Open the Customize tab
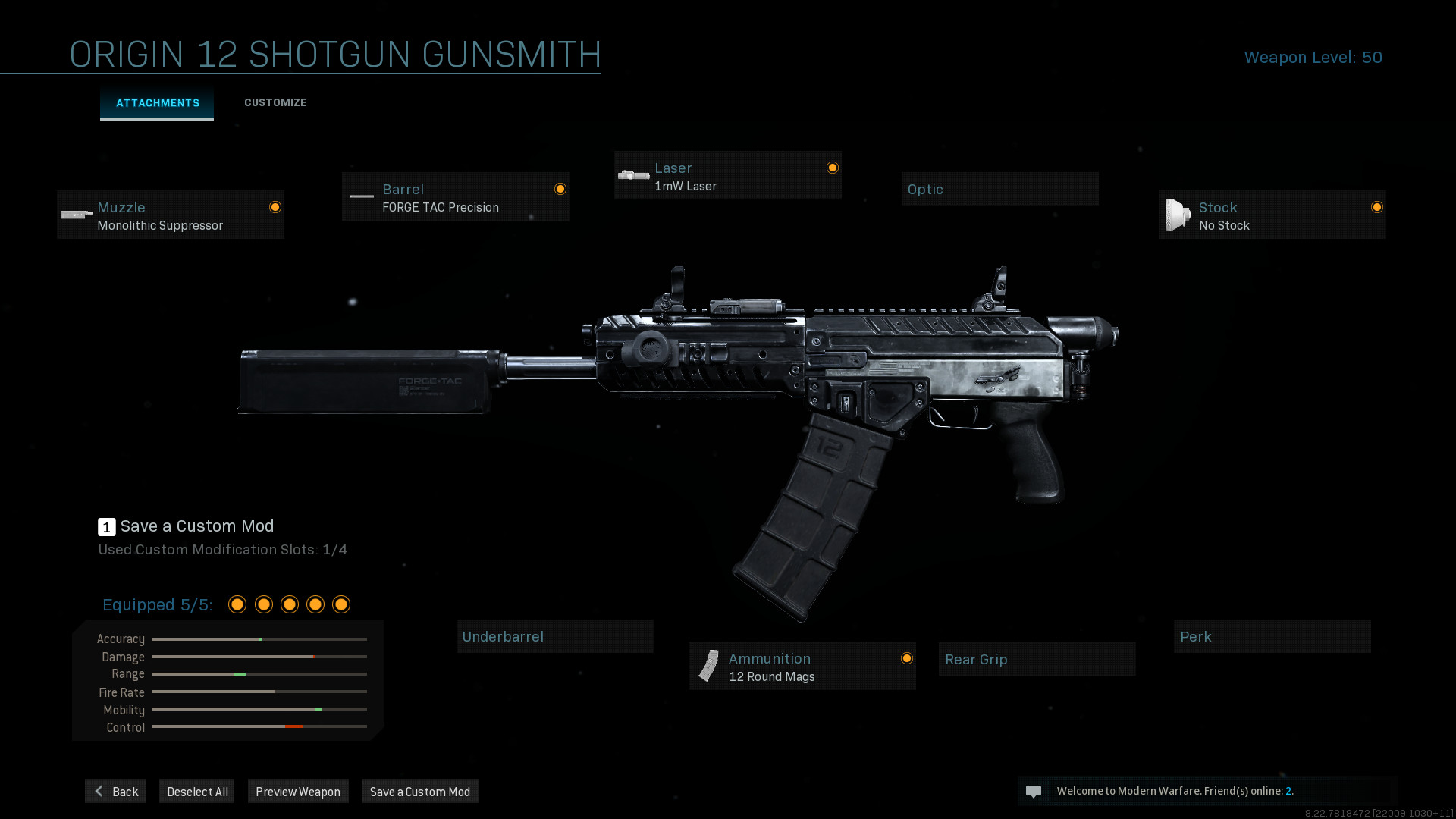Image resolution: width=1456 pixels, height=819 pixels. tap(275, 103)
